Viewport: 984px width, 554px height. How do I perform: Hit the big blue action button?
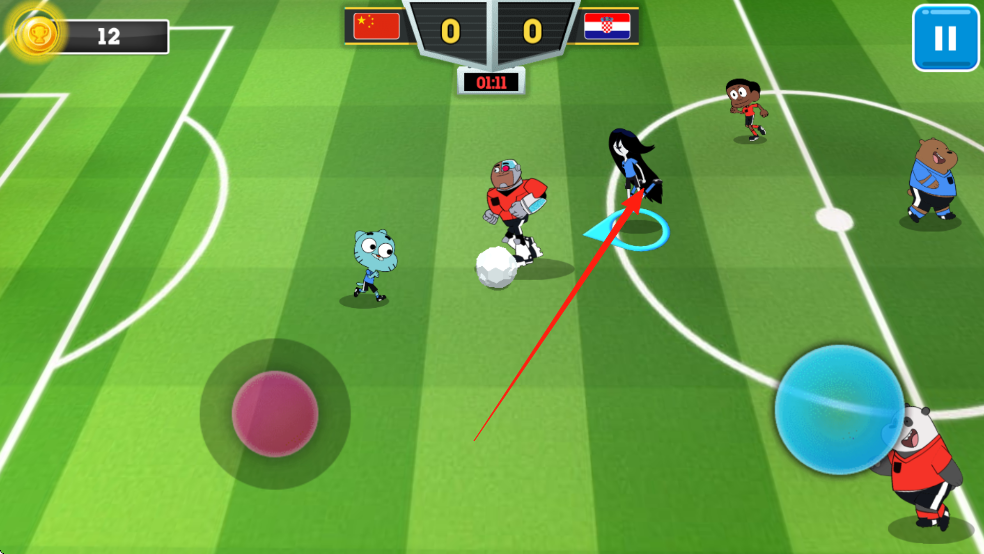tap(839, 409)
